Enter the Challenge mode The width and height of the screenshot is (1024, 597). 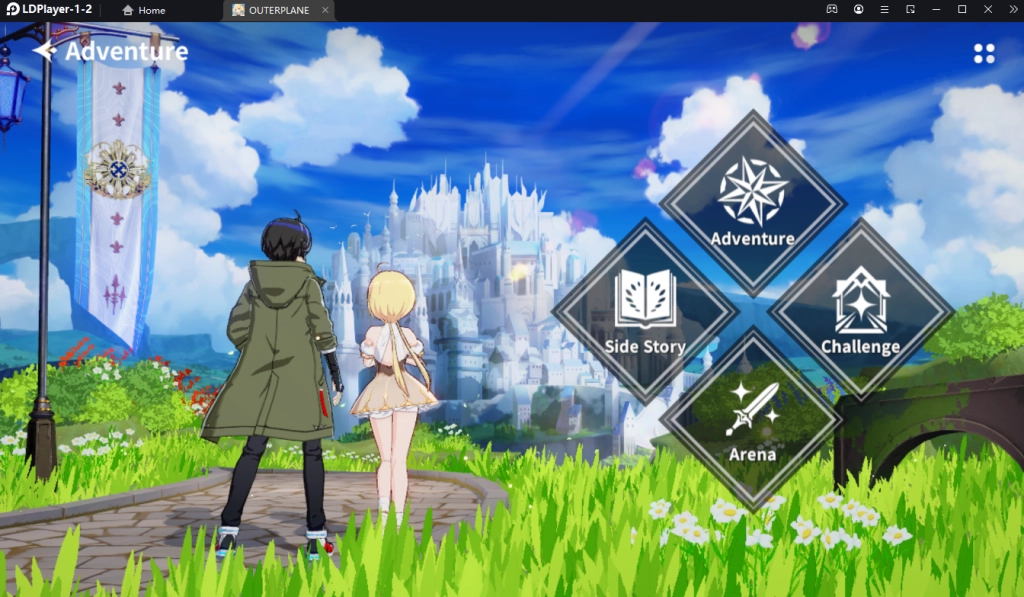pyautogui.click(x=860, y=310)
